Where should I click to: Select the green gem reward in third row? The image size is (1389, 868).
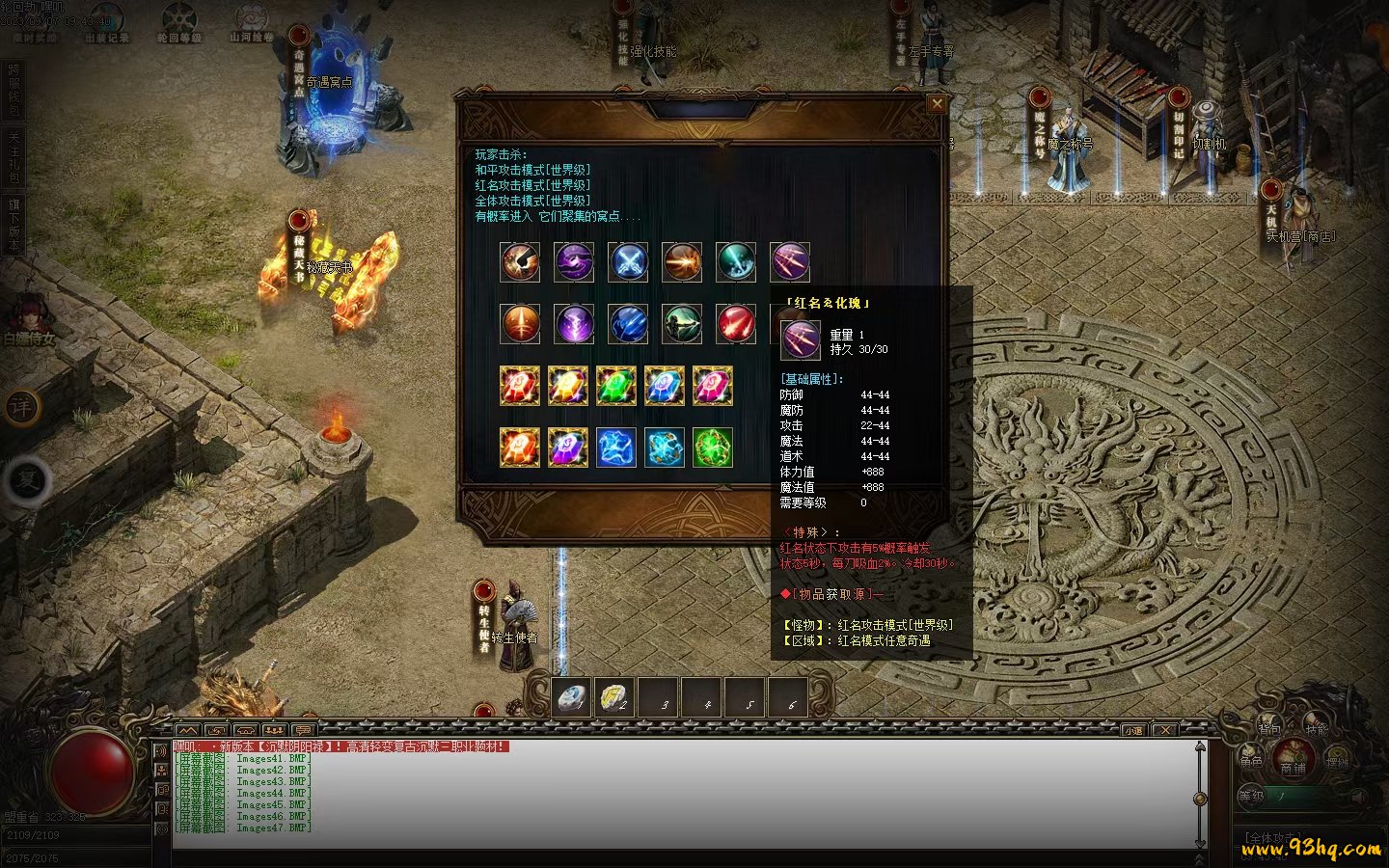tap(616, 386)
